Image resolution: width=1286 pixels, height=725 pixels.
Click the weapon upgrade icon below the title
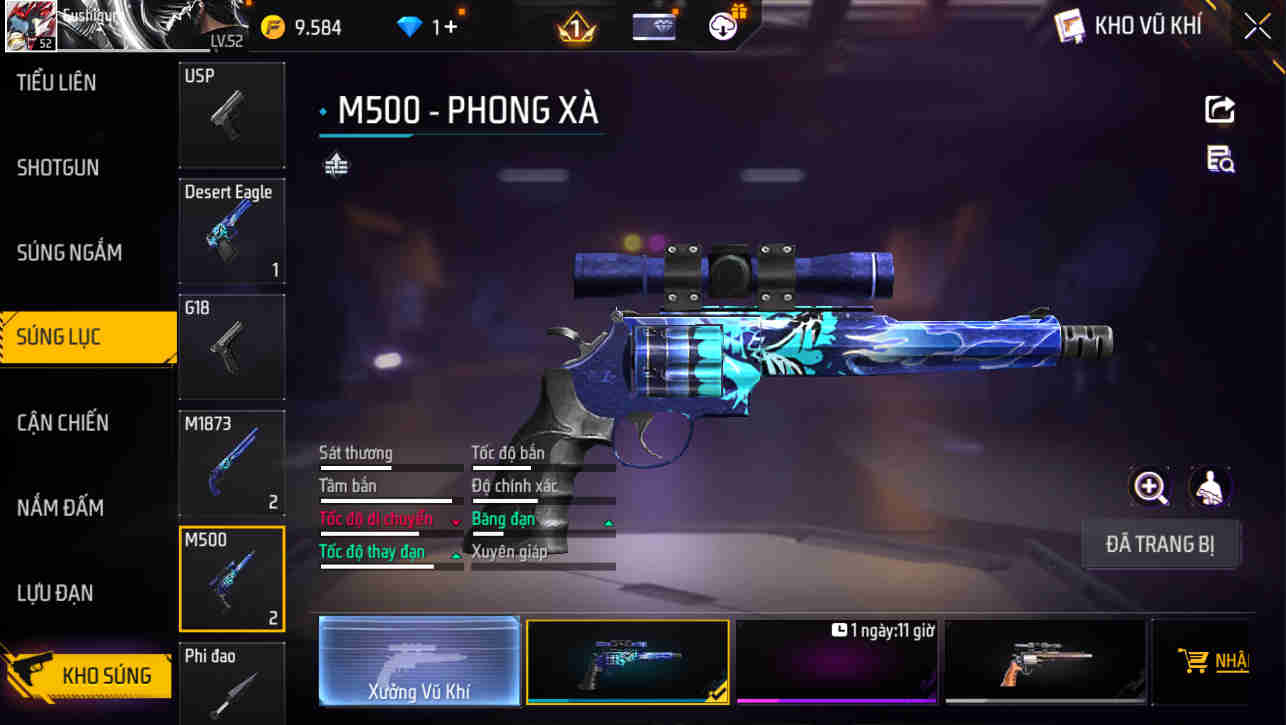click(336, 162)
